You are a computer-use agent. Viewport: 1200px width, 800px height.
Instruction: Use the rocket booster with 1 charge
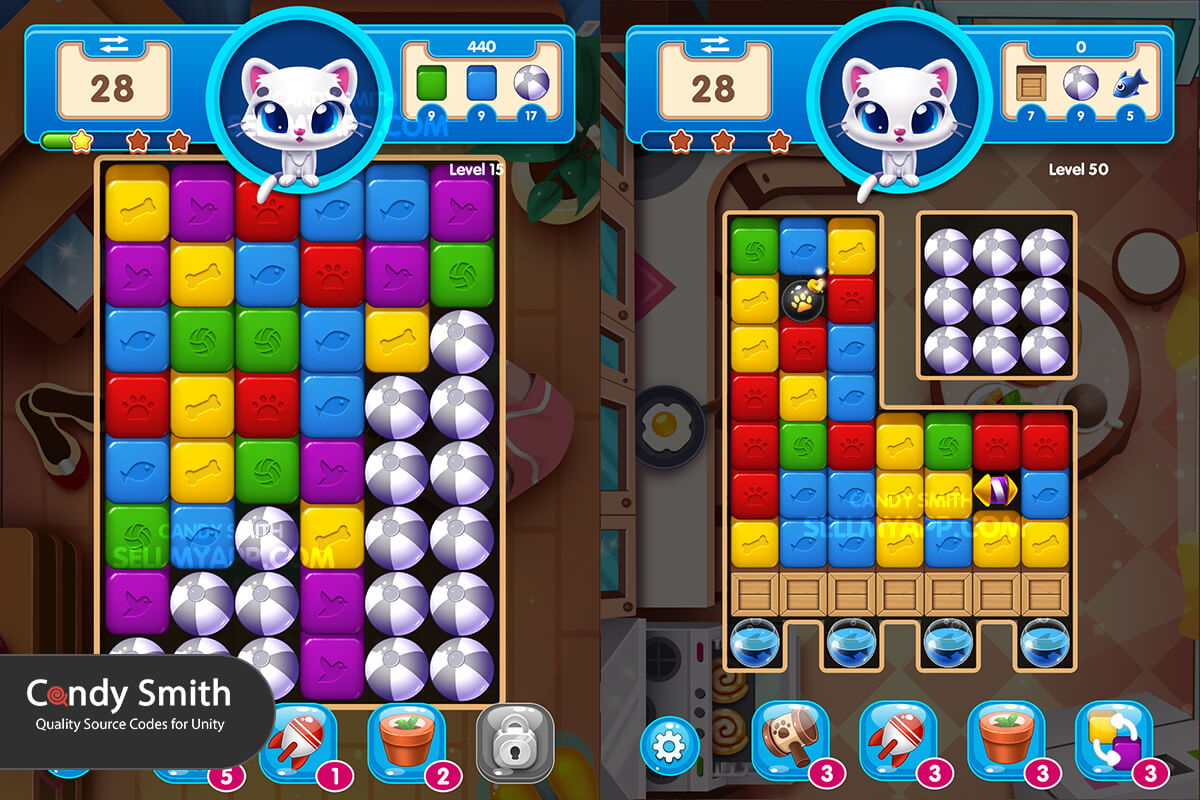pyautogui.click(x=297, y=741)
